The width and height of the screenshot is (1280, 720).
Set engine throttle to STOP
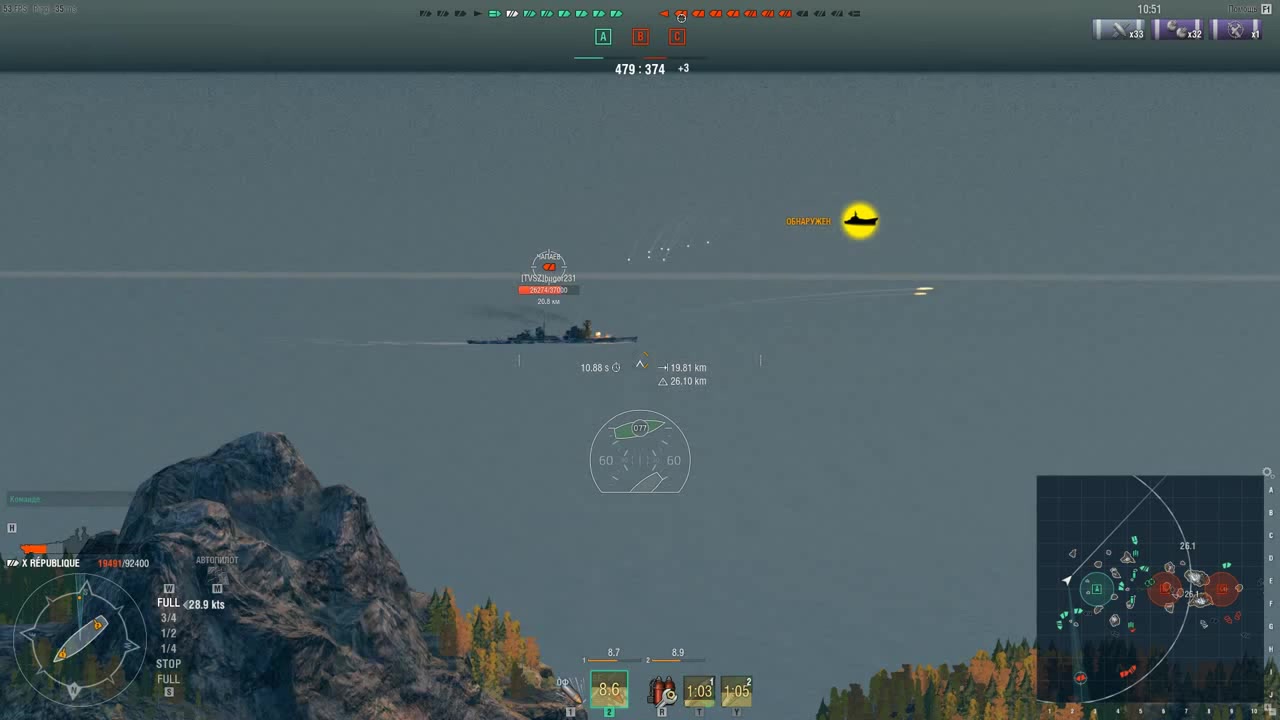point(168,664)
